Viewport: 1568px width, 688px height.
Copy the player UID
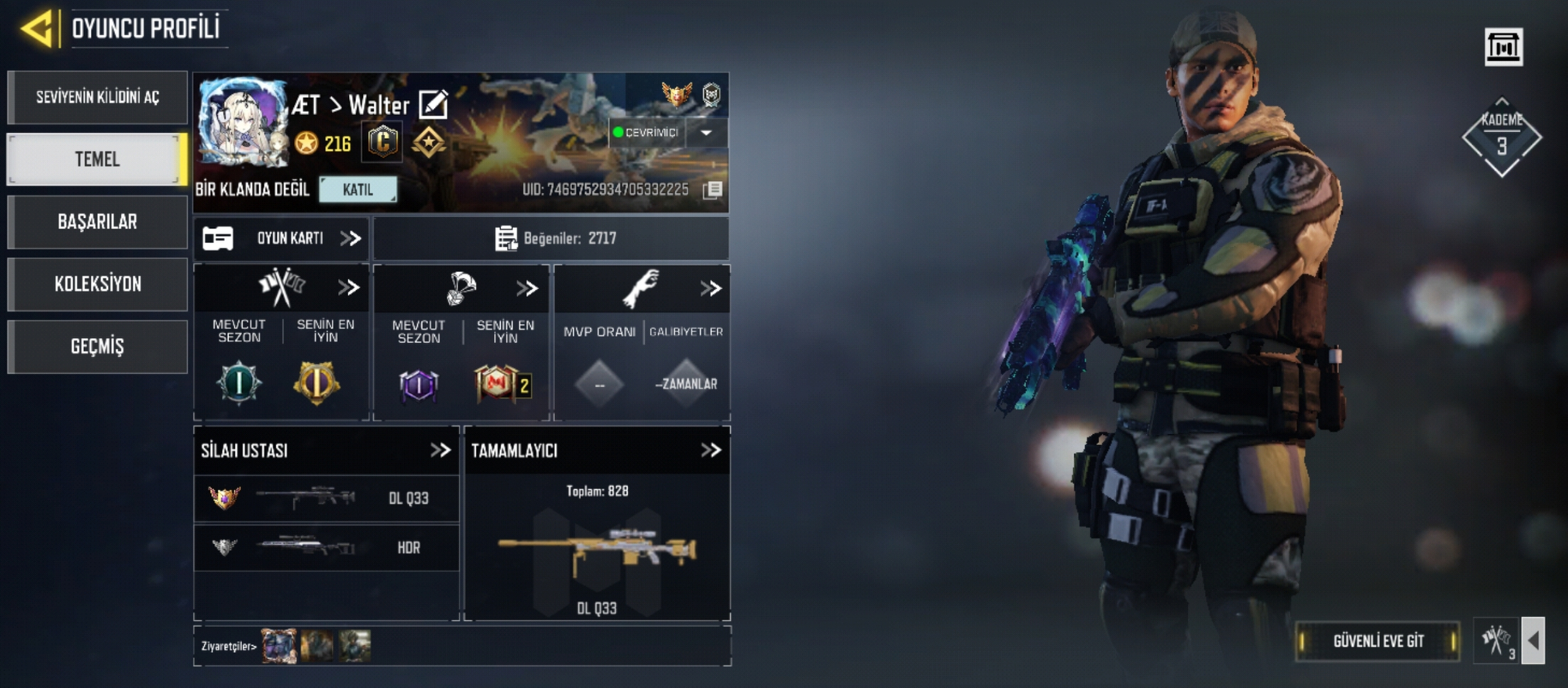pos(712,190)
